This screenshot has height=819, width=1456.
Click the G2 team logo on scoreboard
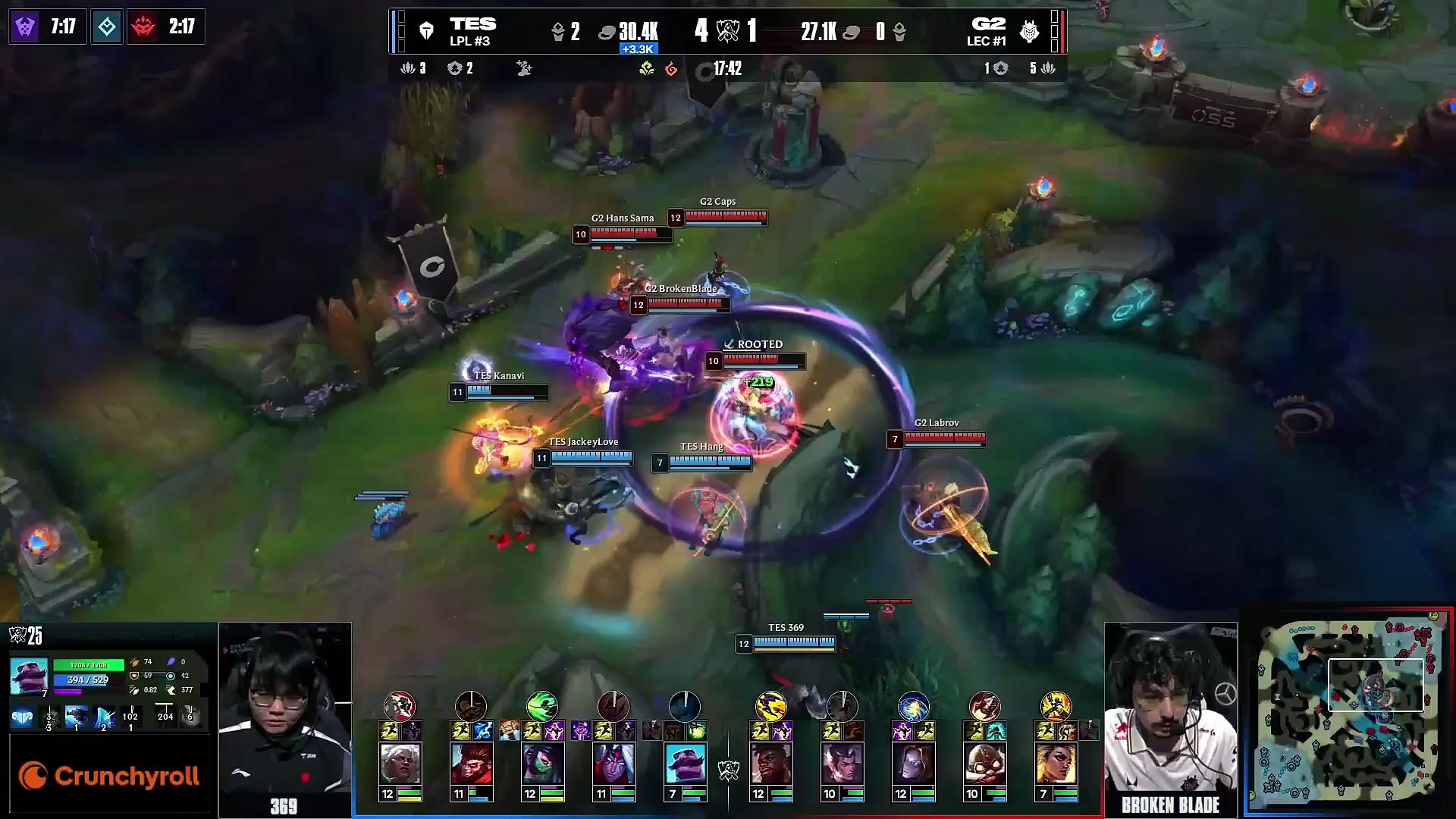[x=1029, y=31]
